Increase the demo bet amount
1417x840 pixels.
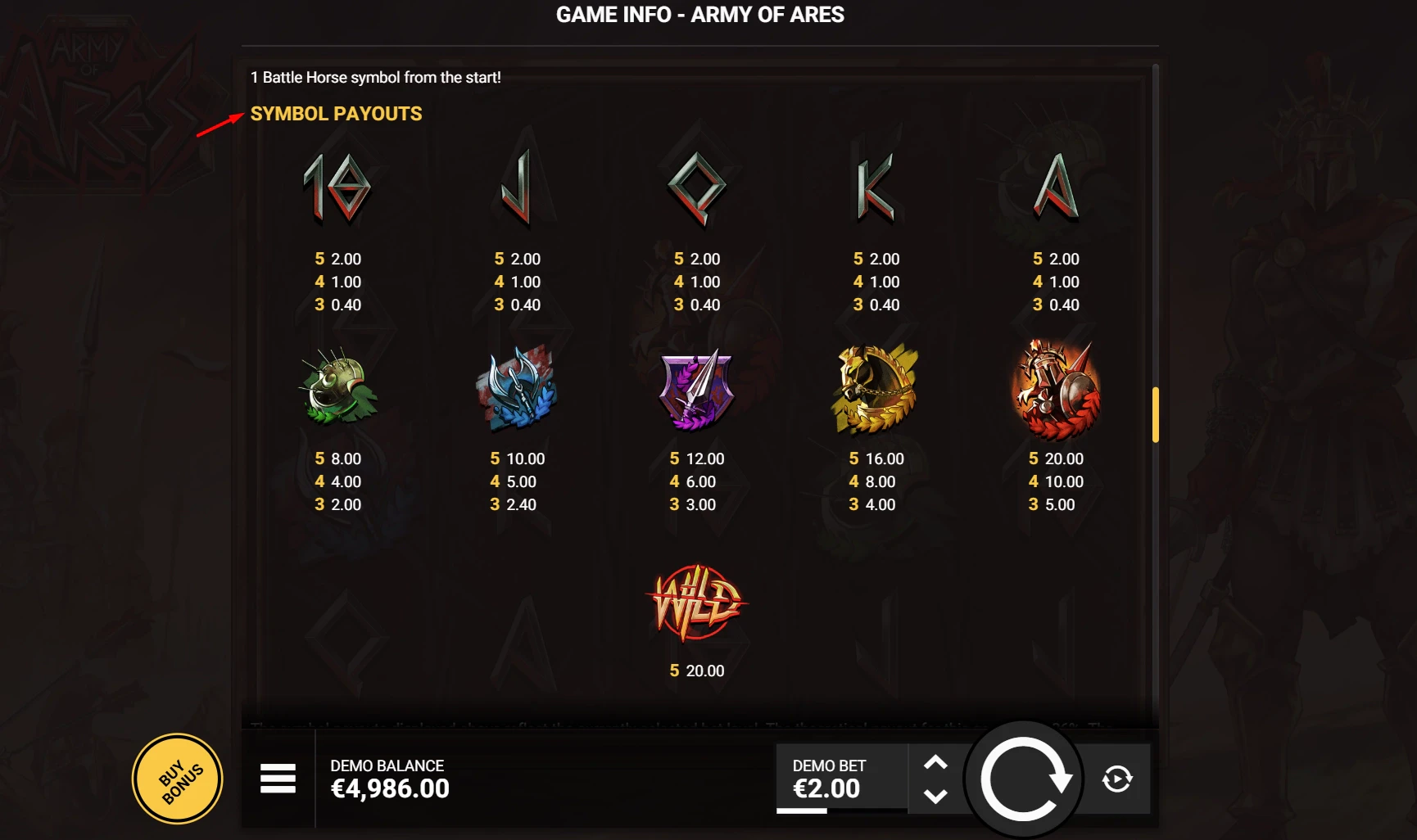(936, 761)
